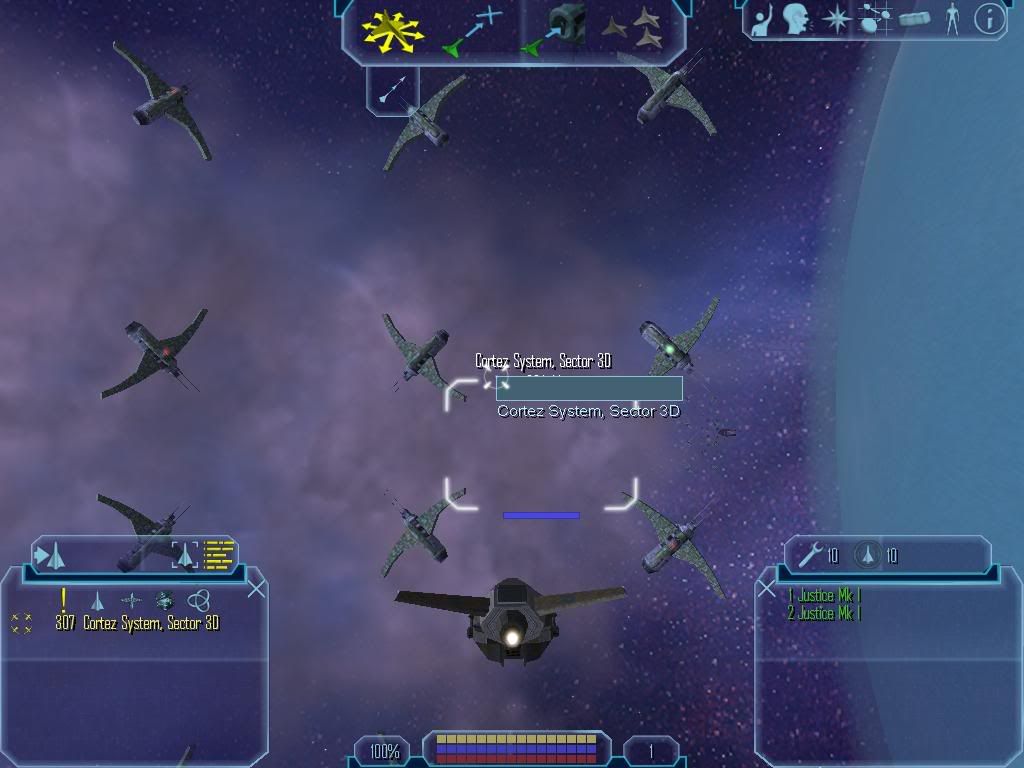The image size is (1024, 768).
Task: Activate the yellow free flight maneuver icon
Action: point(392,31)
